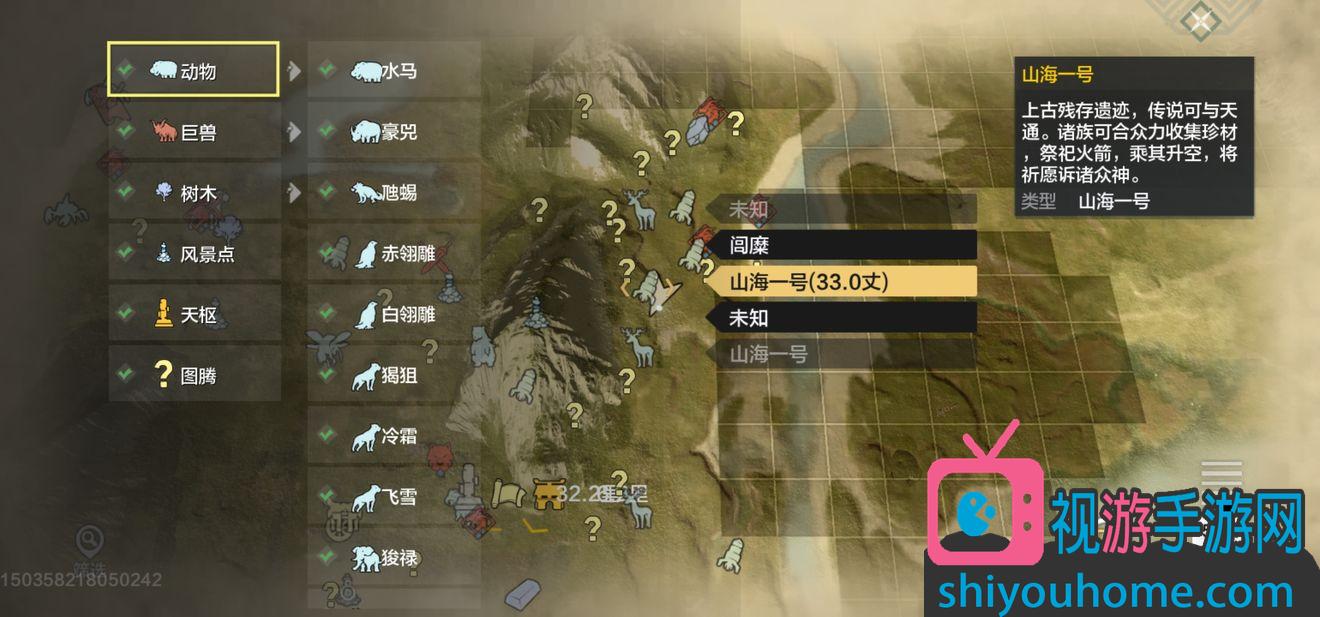Image resolution: width=1320 pixels, height=617 pixels.
Task: Select the 天枢 filter entry
Action: [x=193, y=314]
